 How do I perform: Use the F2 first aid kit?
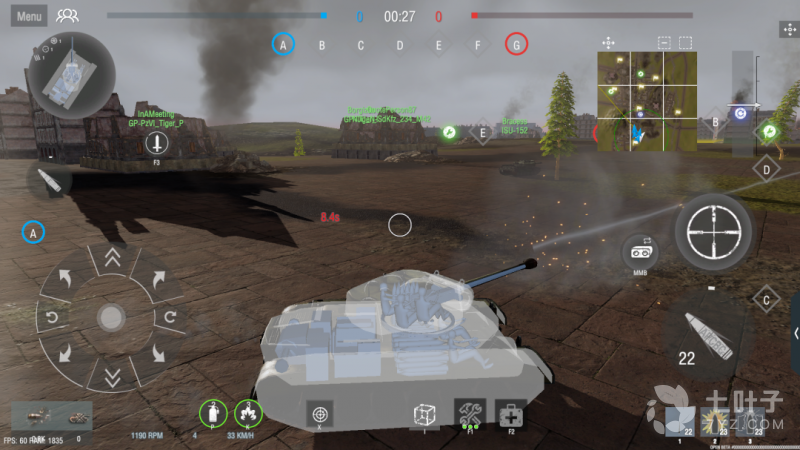coord(511,413)
